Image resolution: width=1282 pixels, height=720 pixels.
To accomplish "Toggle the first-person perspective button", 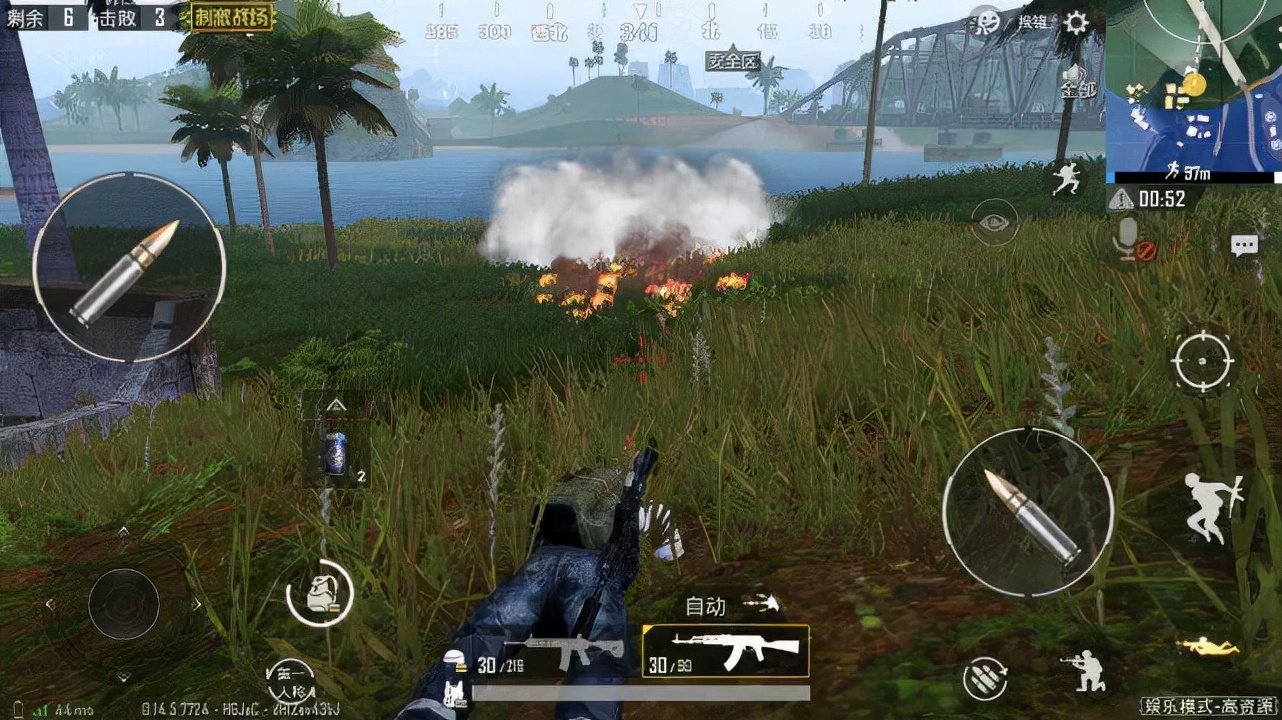I will click(x=290, y=684).
